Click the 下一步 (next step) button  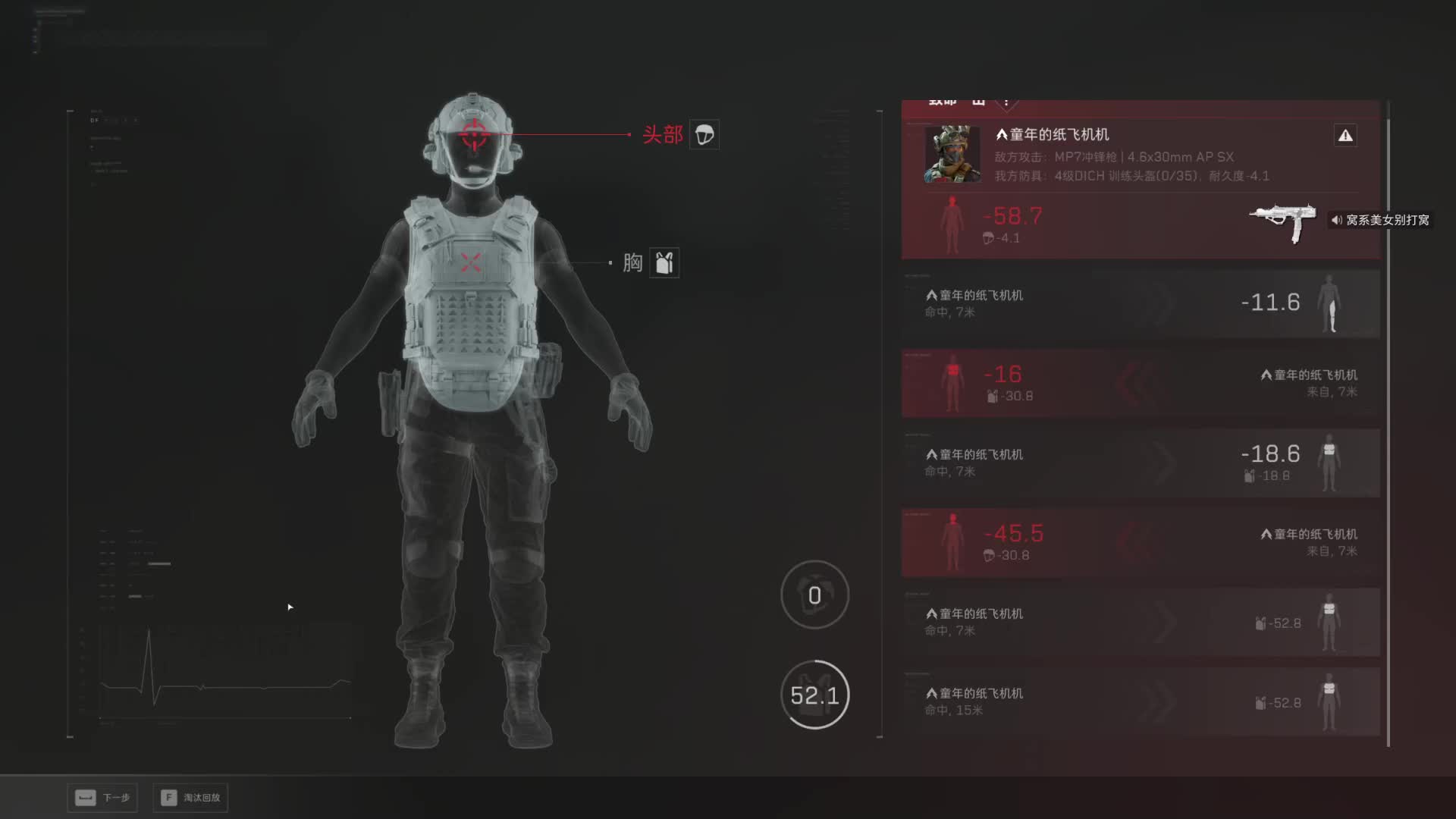click(x=102, y=798)
